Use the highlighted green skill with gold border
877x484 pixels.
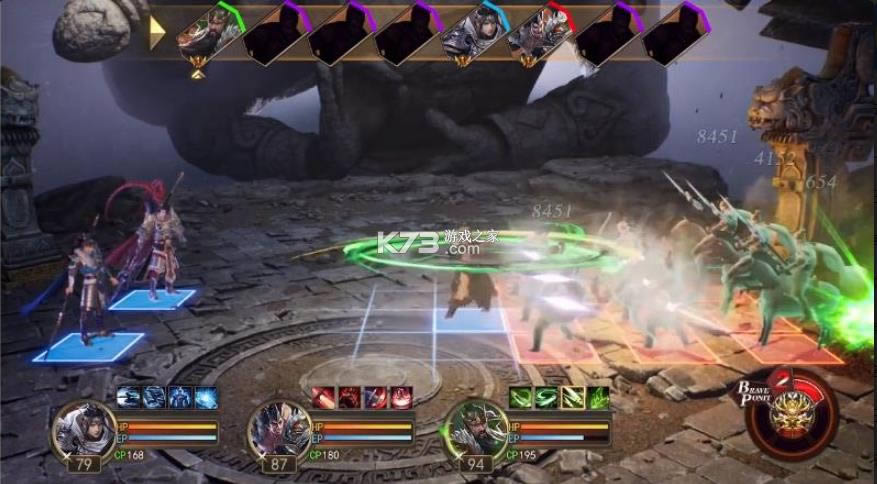point(573,397)
